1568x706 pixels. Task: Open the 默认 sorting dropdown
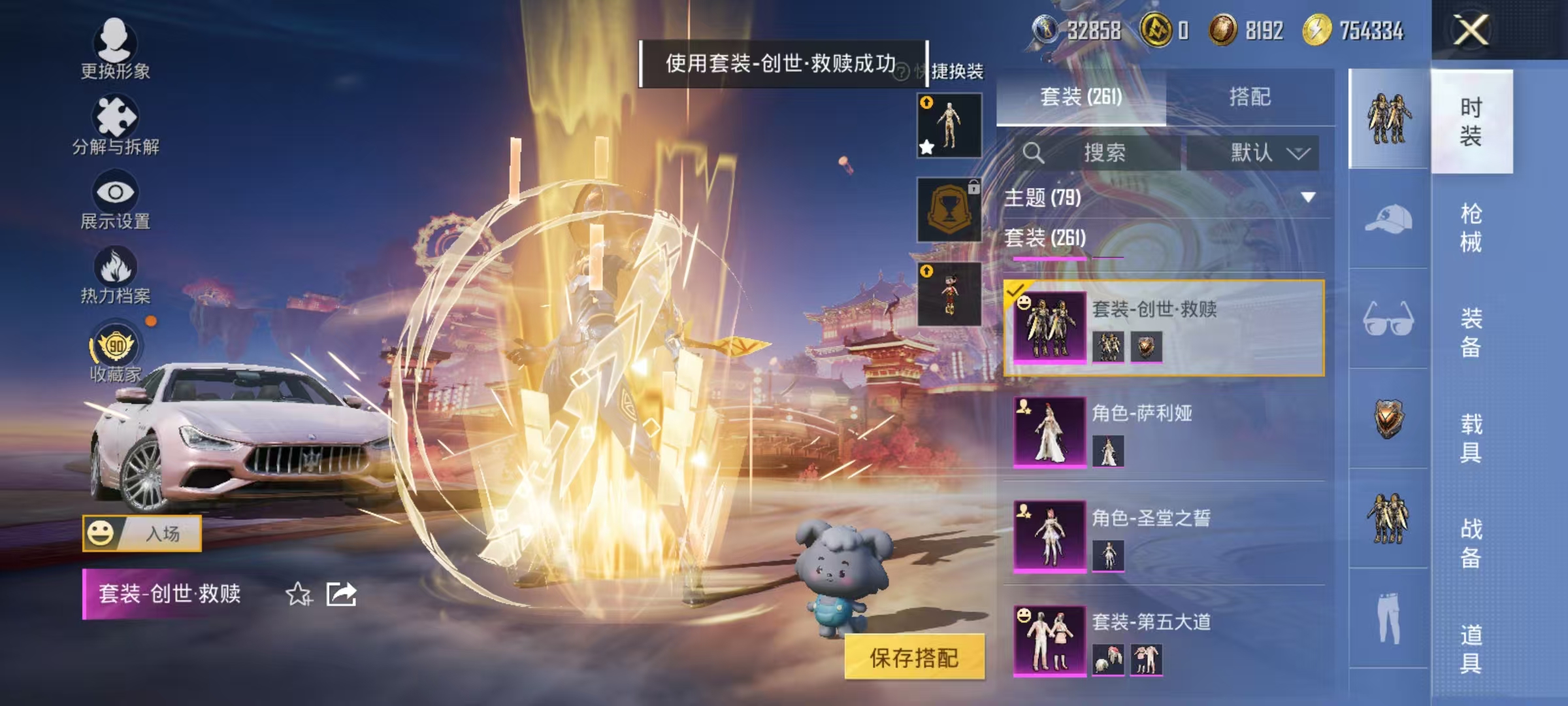click(x=1251, y=152)
